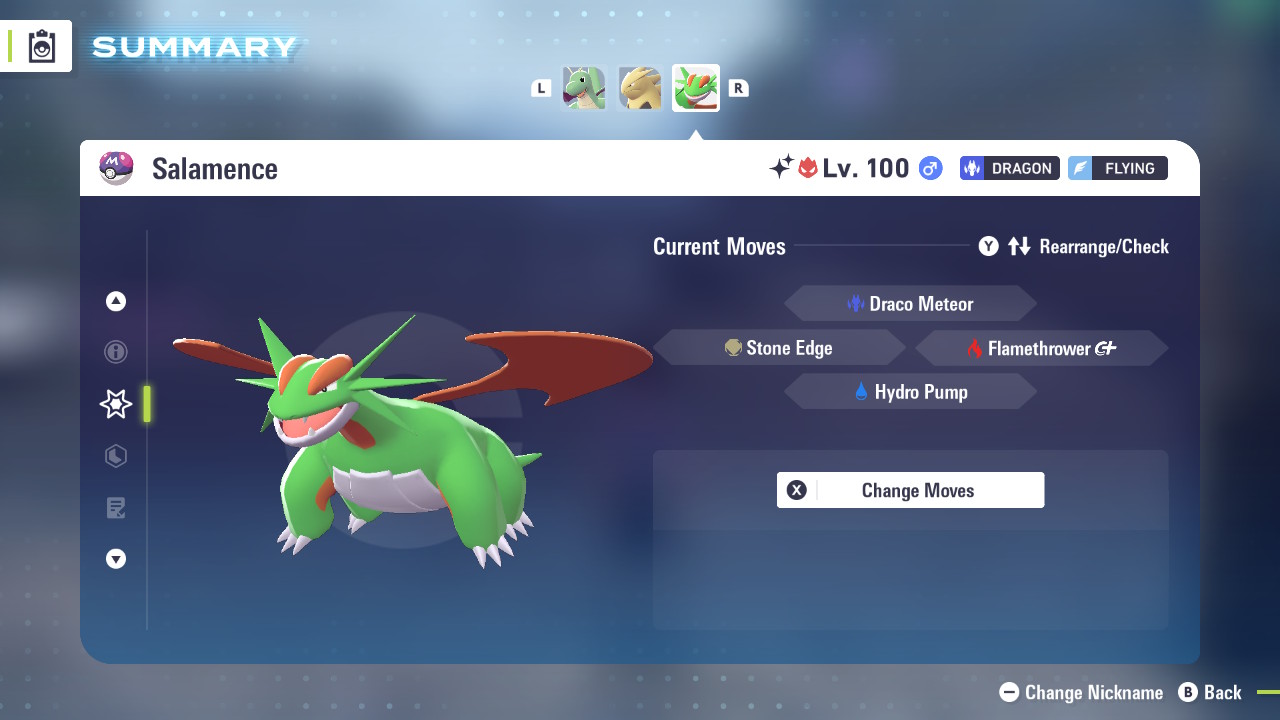The height and width of the screenshot is (720, 1280).
Task: Click the up arrow above the sidebar icons
Action: click(x=116, y=301)
